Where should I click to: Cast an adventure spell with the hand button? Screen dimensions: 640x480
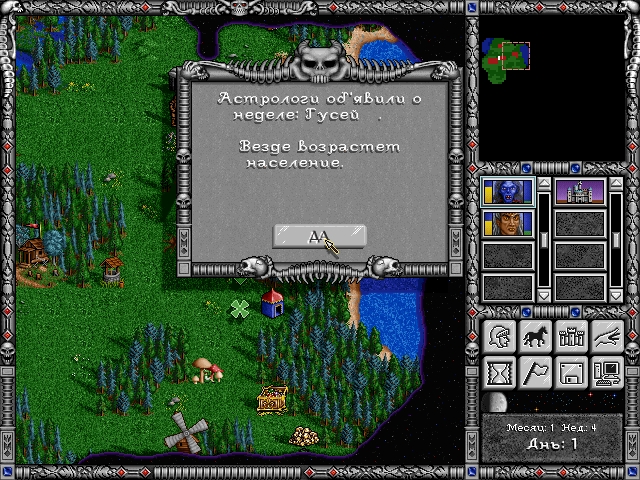[x=606, y=337]
